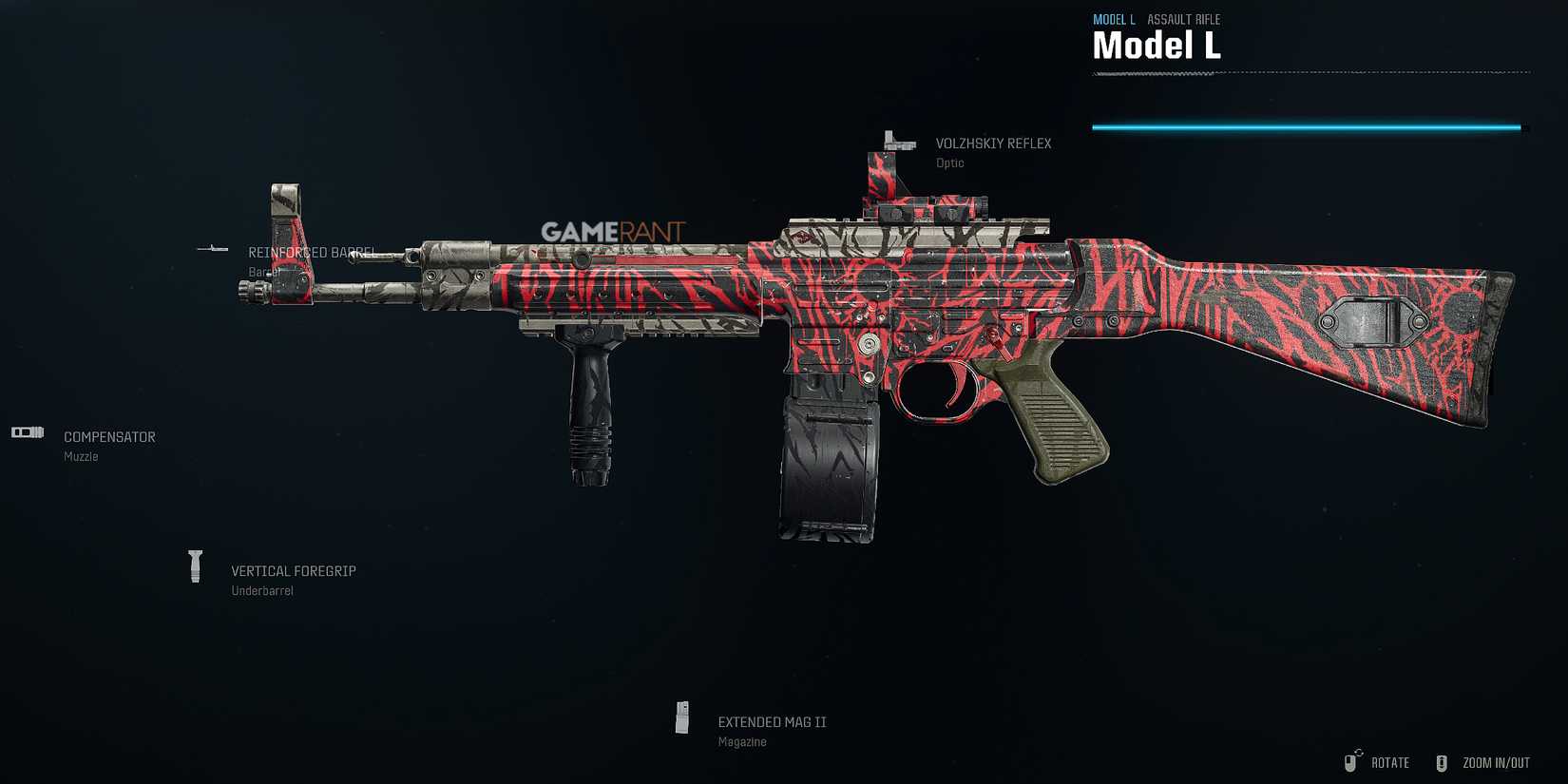Click the small Reinforced Barrel attachment icon
The height and width of the screenshot is (784, 1568).
[x=211, y=249]
